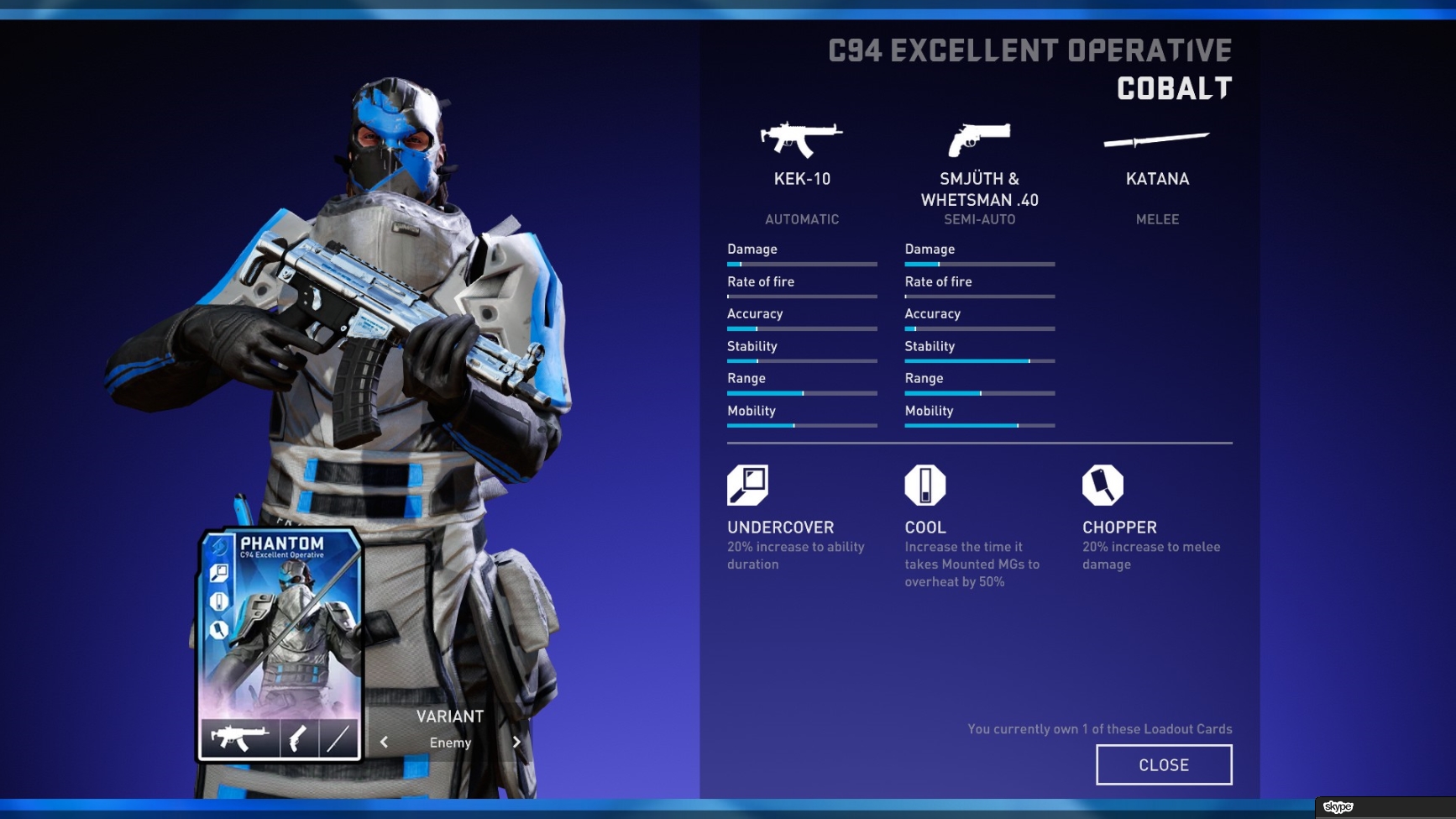1456x819 pixels.
Task: Switch to the next variant
Action: tap(516, 742)
